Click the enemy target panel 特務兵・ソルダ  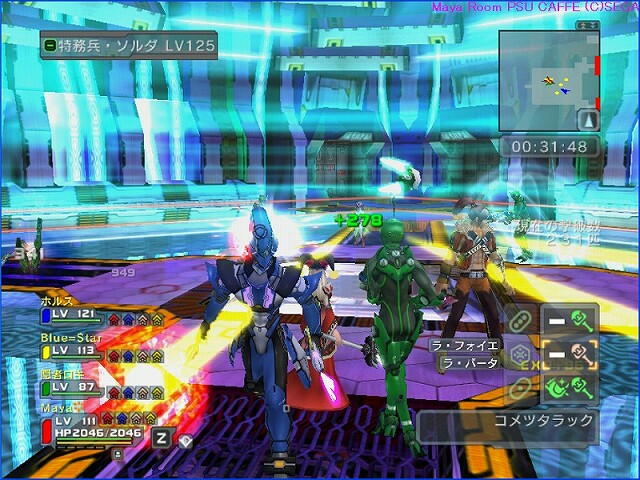[129, 46]
